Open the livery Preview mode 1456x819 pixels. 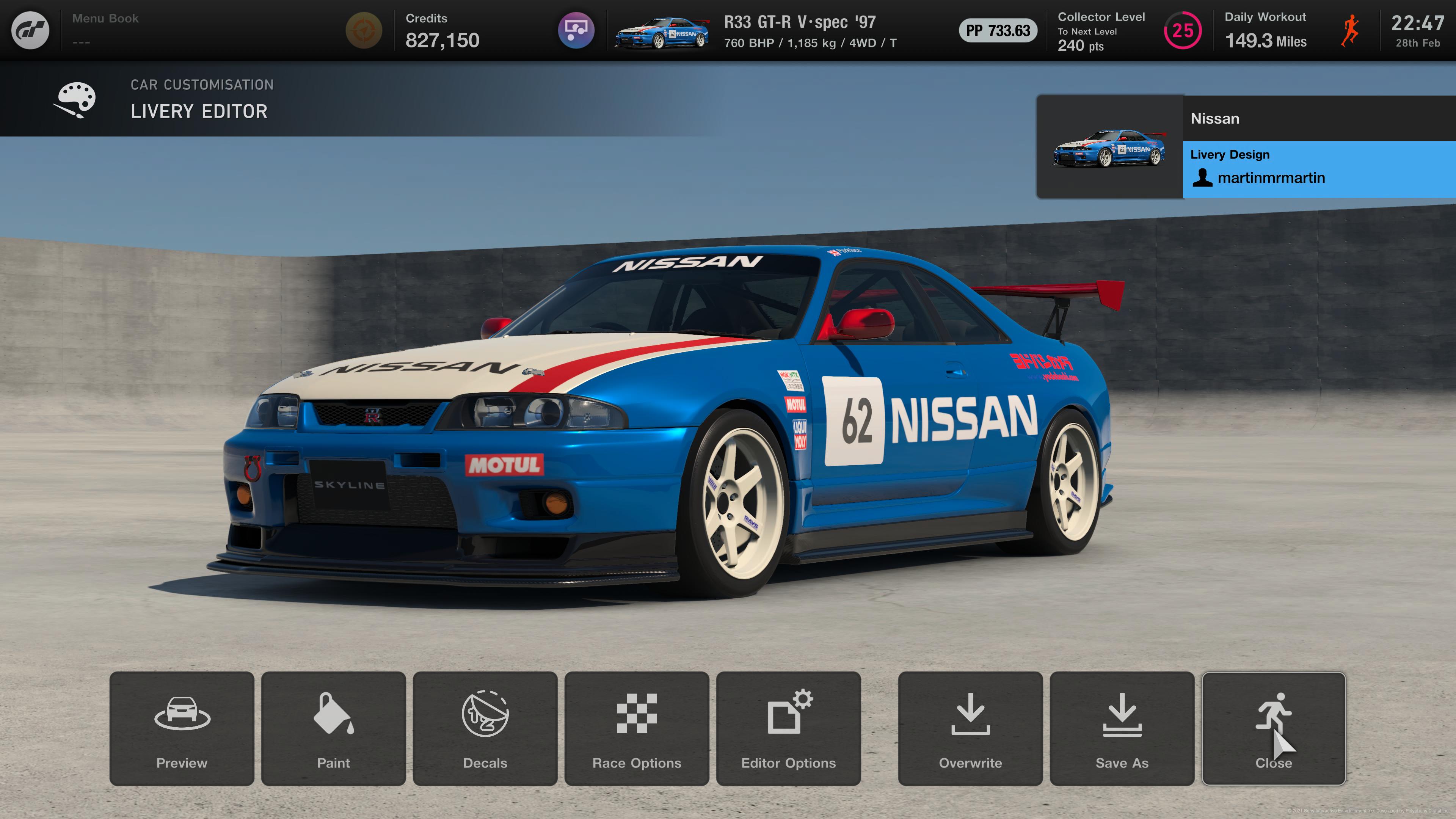[182, 728]
